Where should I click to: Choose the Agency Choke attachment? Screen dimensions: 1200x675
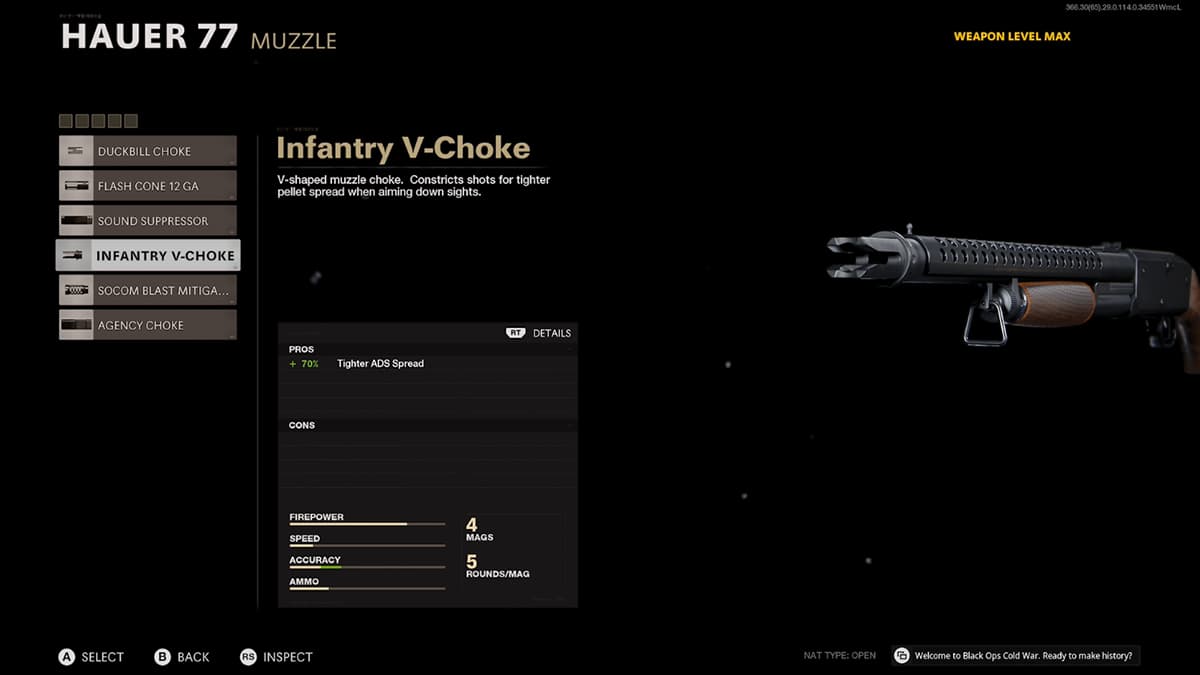point(148,325)
